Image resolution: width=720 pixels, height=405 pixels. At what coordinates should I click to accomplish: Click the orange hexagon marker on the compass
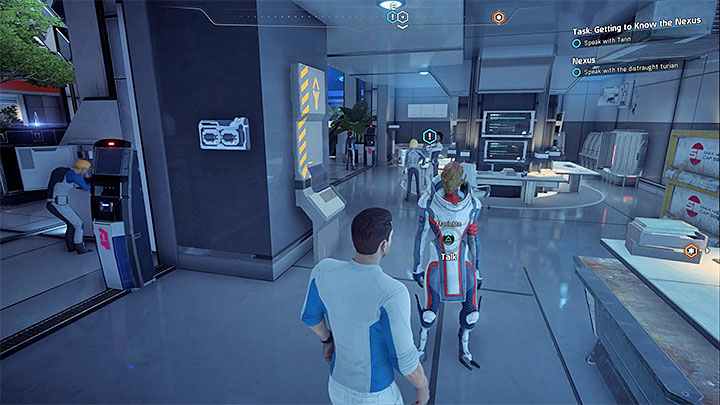click(498, 17)
